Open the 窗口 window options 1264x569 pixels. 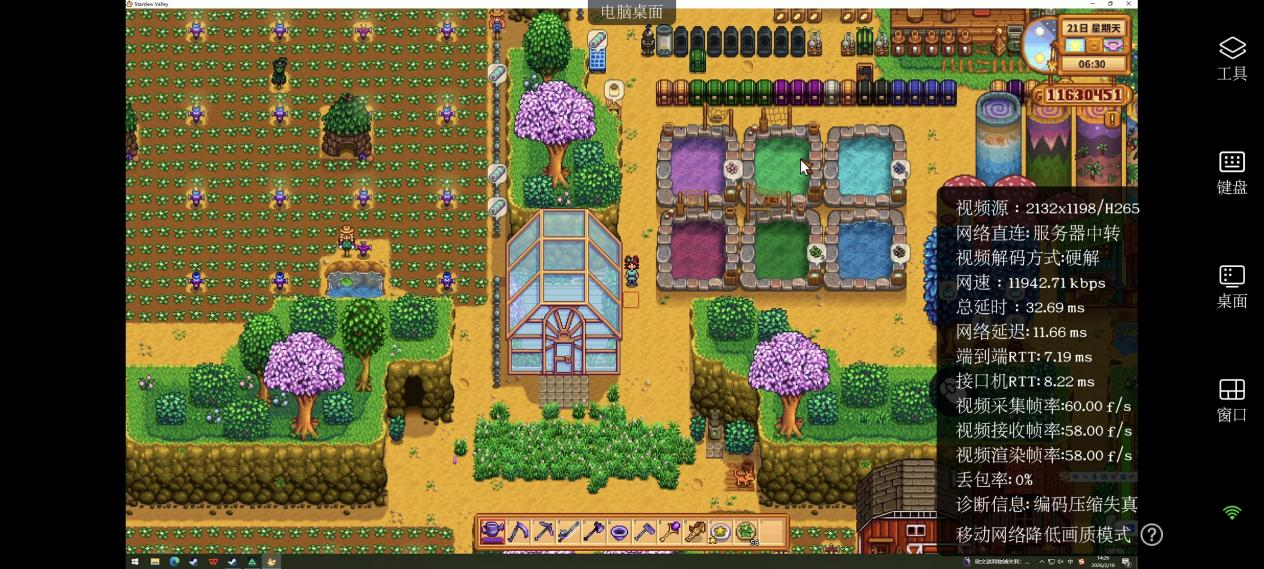point(1232,400)
